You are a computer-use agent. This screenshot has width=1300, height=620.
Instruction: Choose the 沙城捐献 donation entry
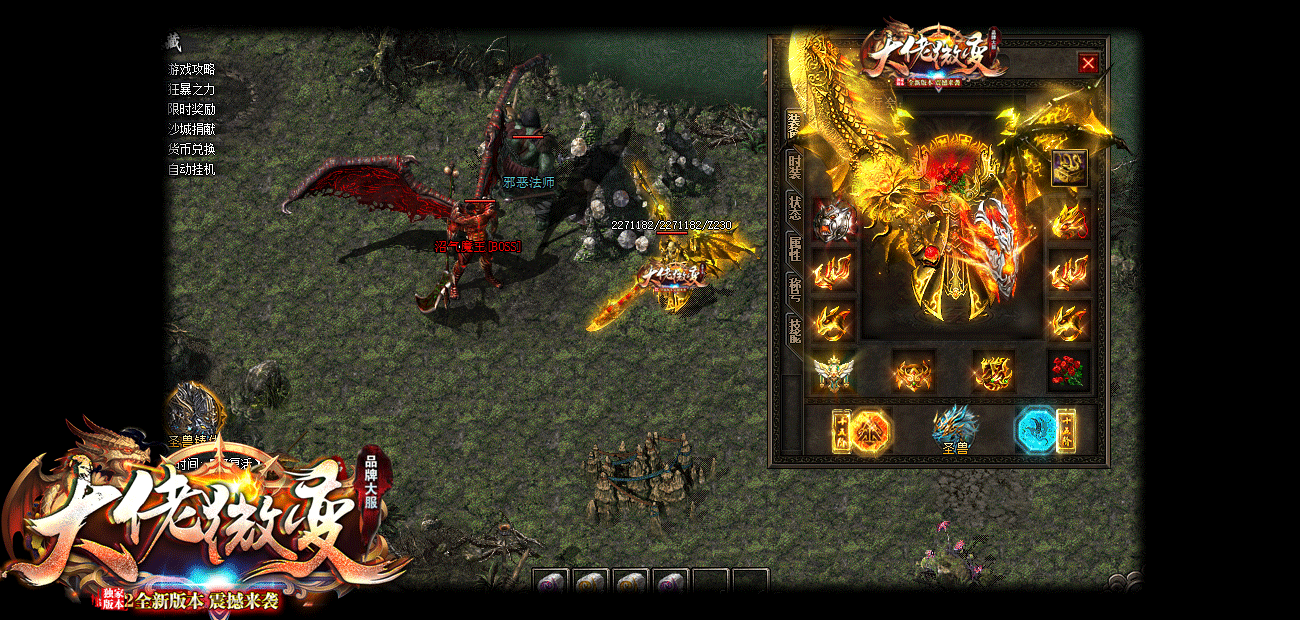click(191, 129)
